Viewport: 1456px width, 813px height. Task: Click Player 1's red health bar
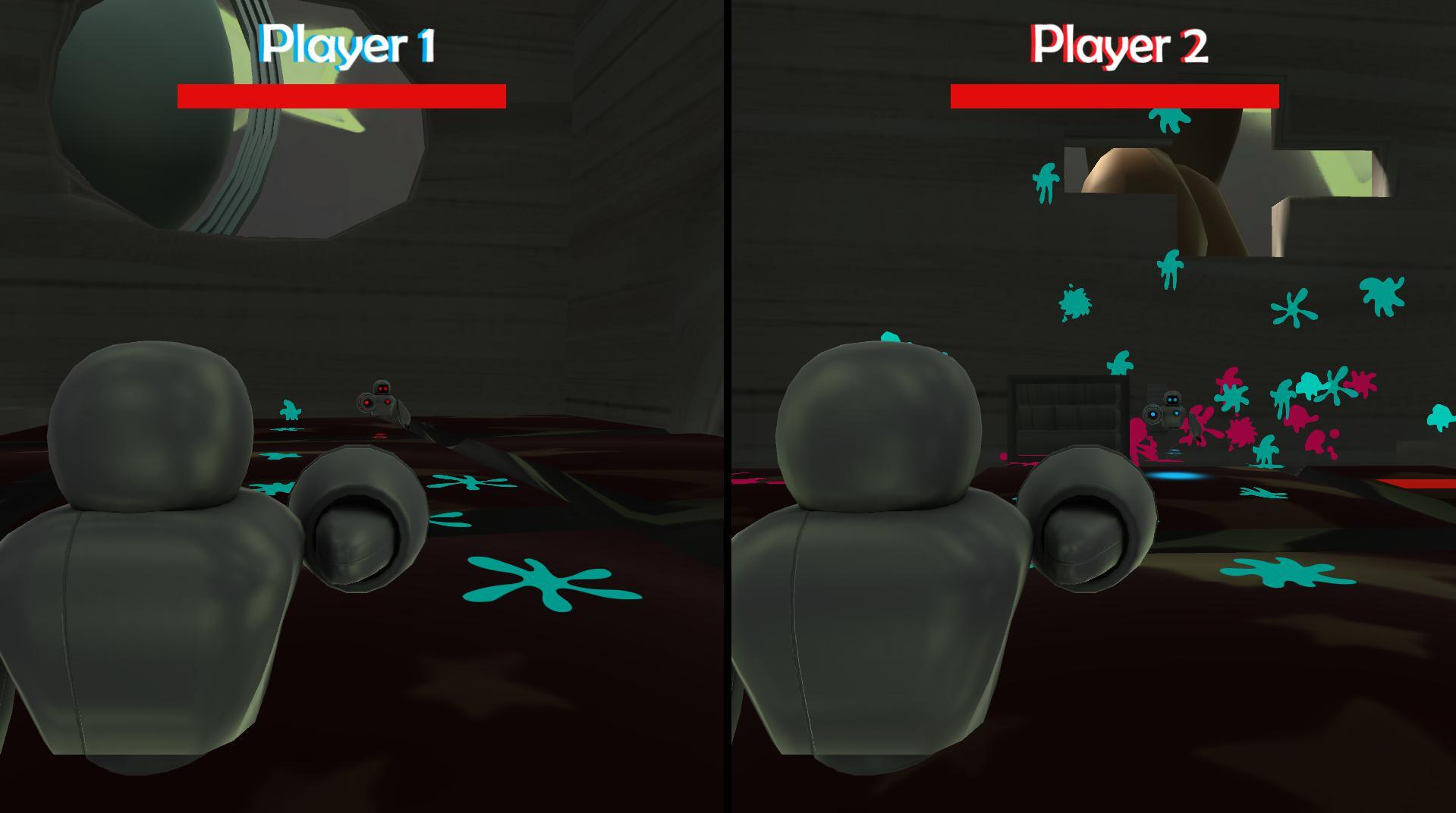click(341, 95)
